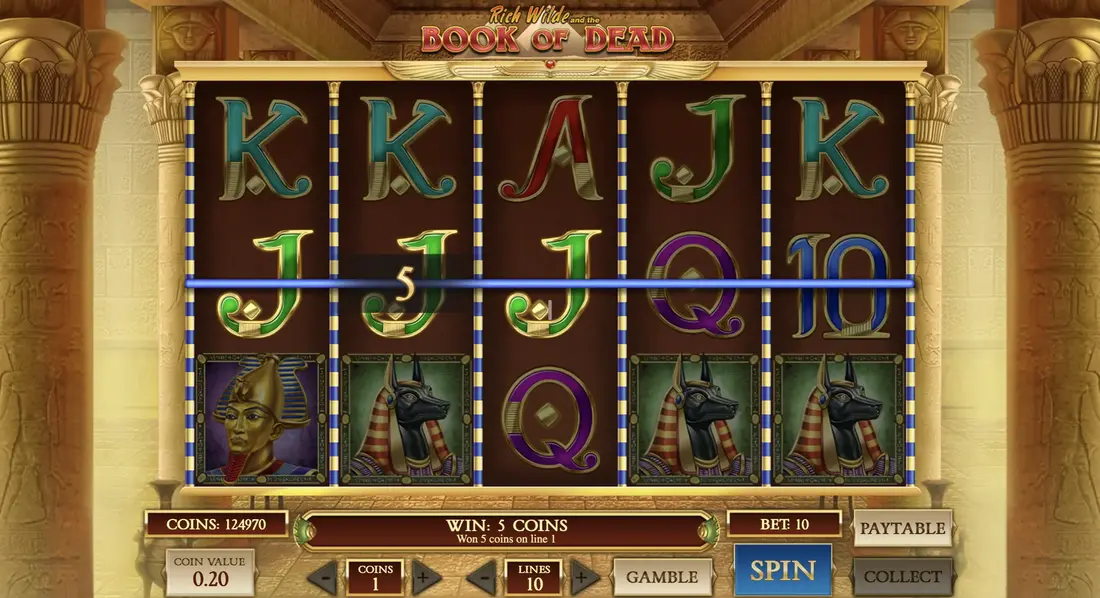Reduce the number of active lines

click(x=481, y=577)
